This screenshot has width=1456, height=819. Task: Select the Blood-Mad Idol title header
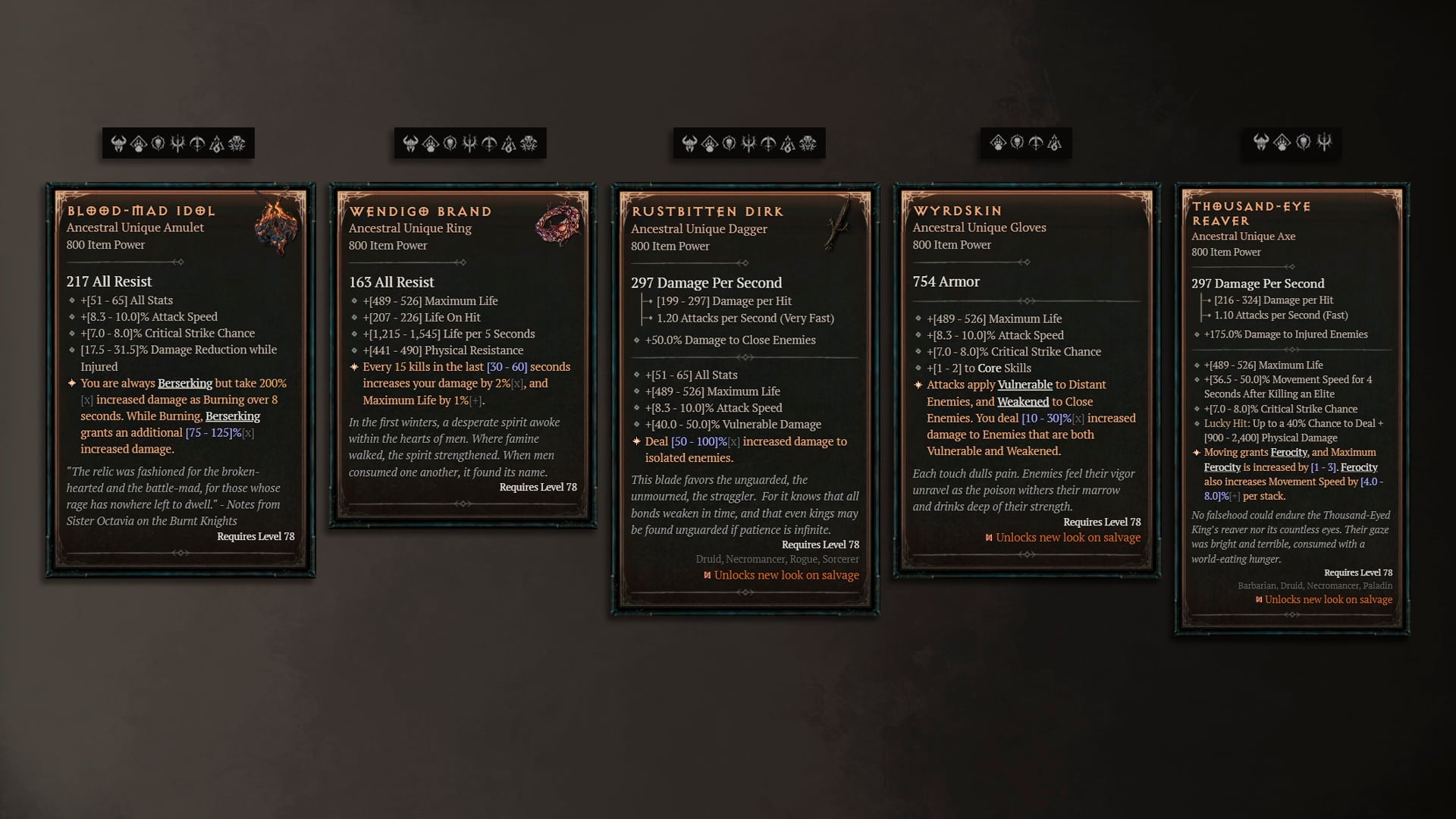139,210
